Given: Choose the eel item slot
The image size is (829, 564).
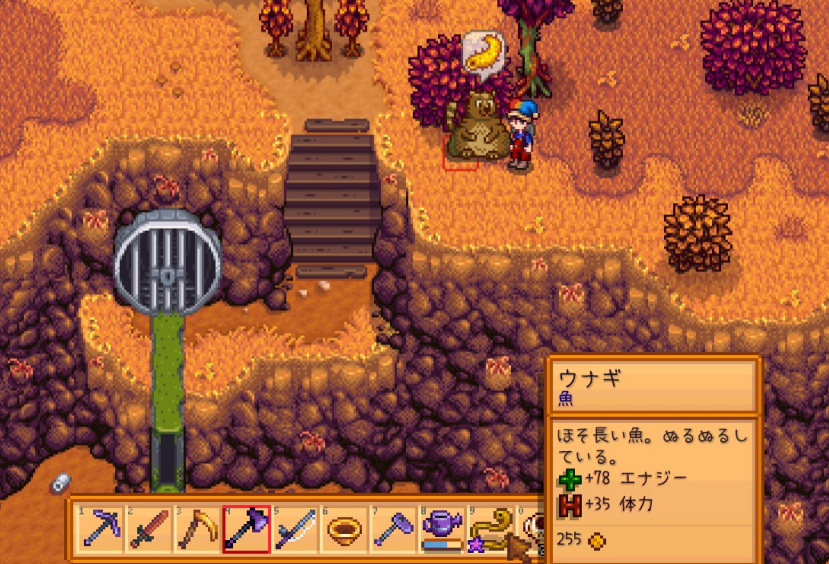Looking at the screenshot, I should (490, 528).
